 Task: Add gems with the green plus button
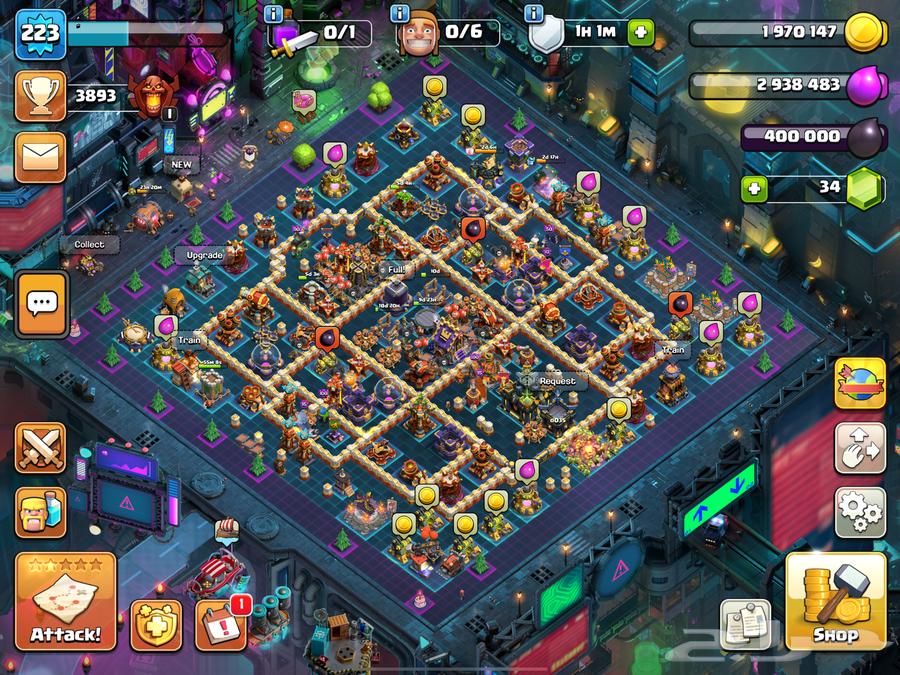pyautogui.click(x=757, y=187)
